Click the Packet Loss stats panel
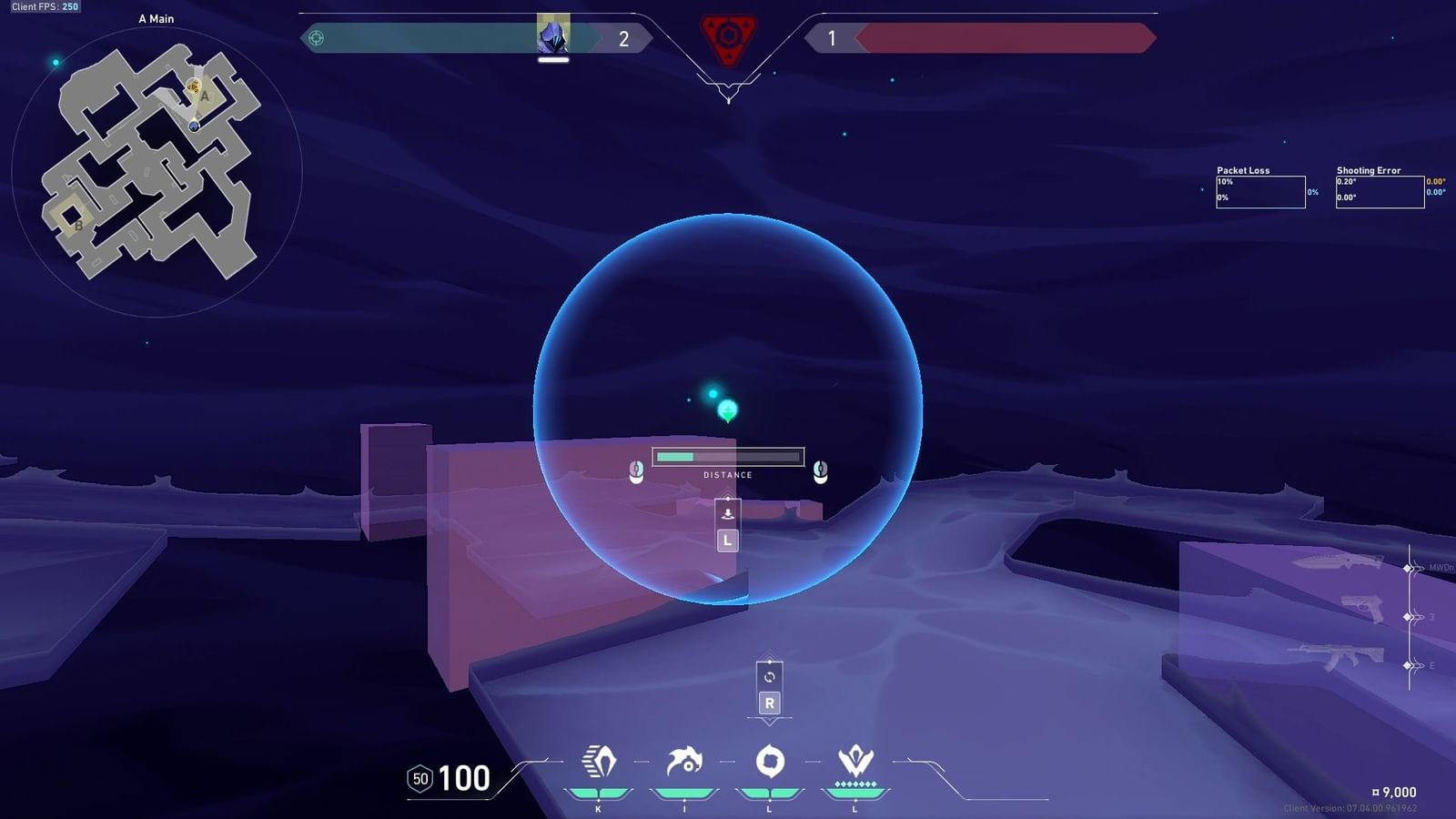 (x=1261, y=192)
